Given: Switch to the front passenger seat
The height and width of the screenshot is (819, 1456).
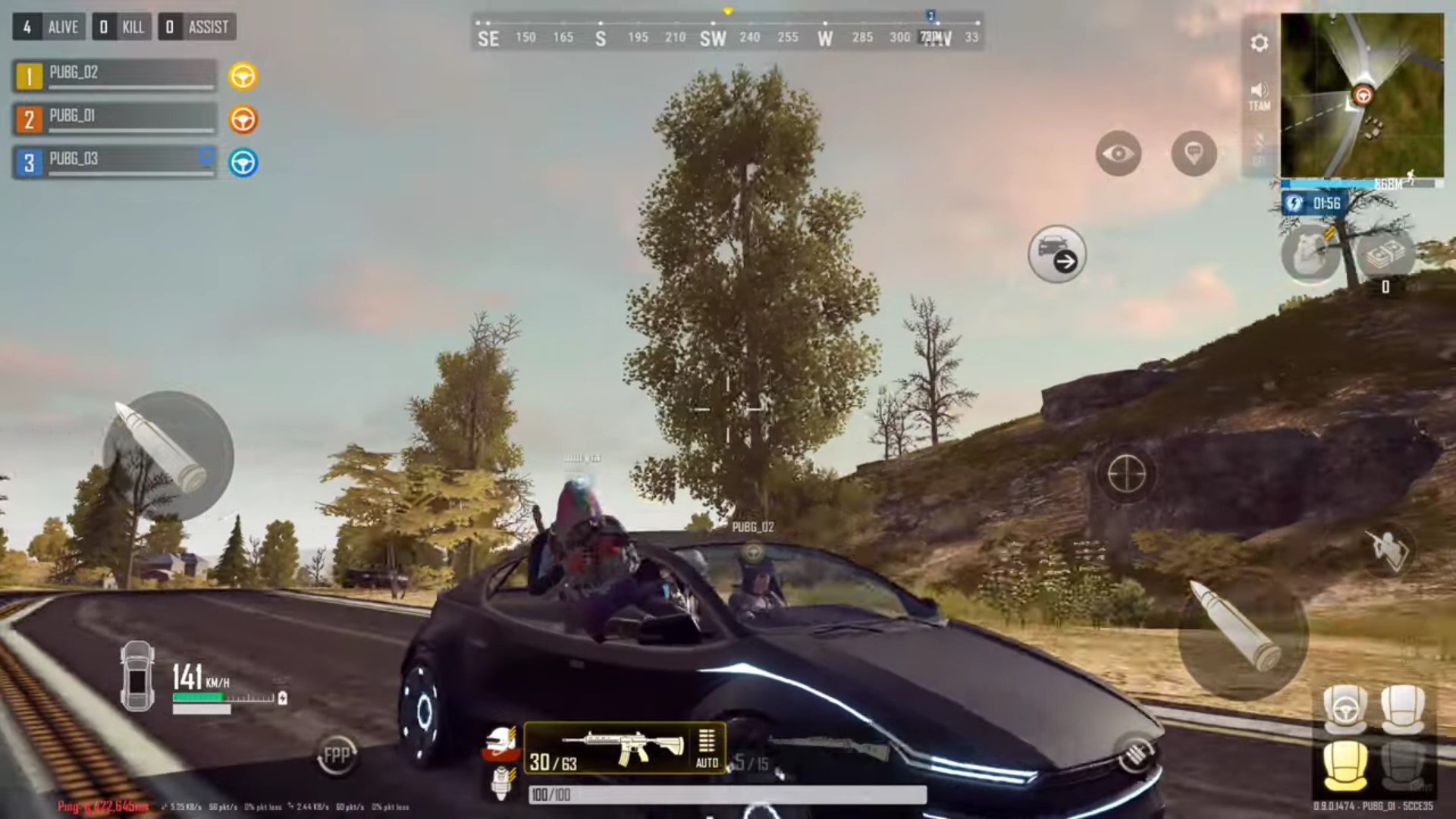Looking at the screenshot, I should coord(1403,709).
